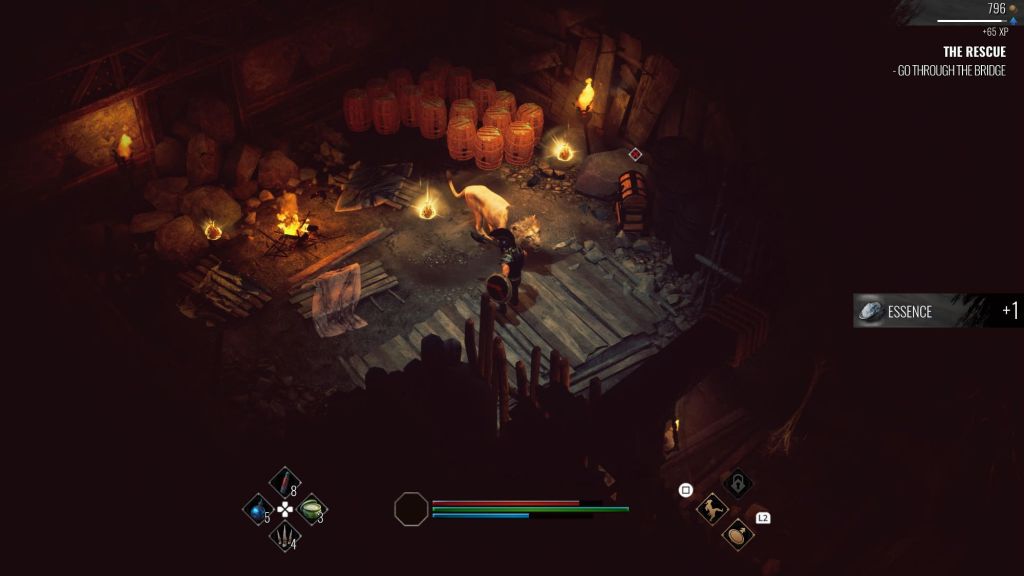Select the green bowl item slot

312,509
